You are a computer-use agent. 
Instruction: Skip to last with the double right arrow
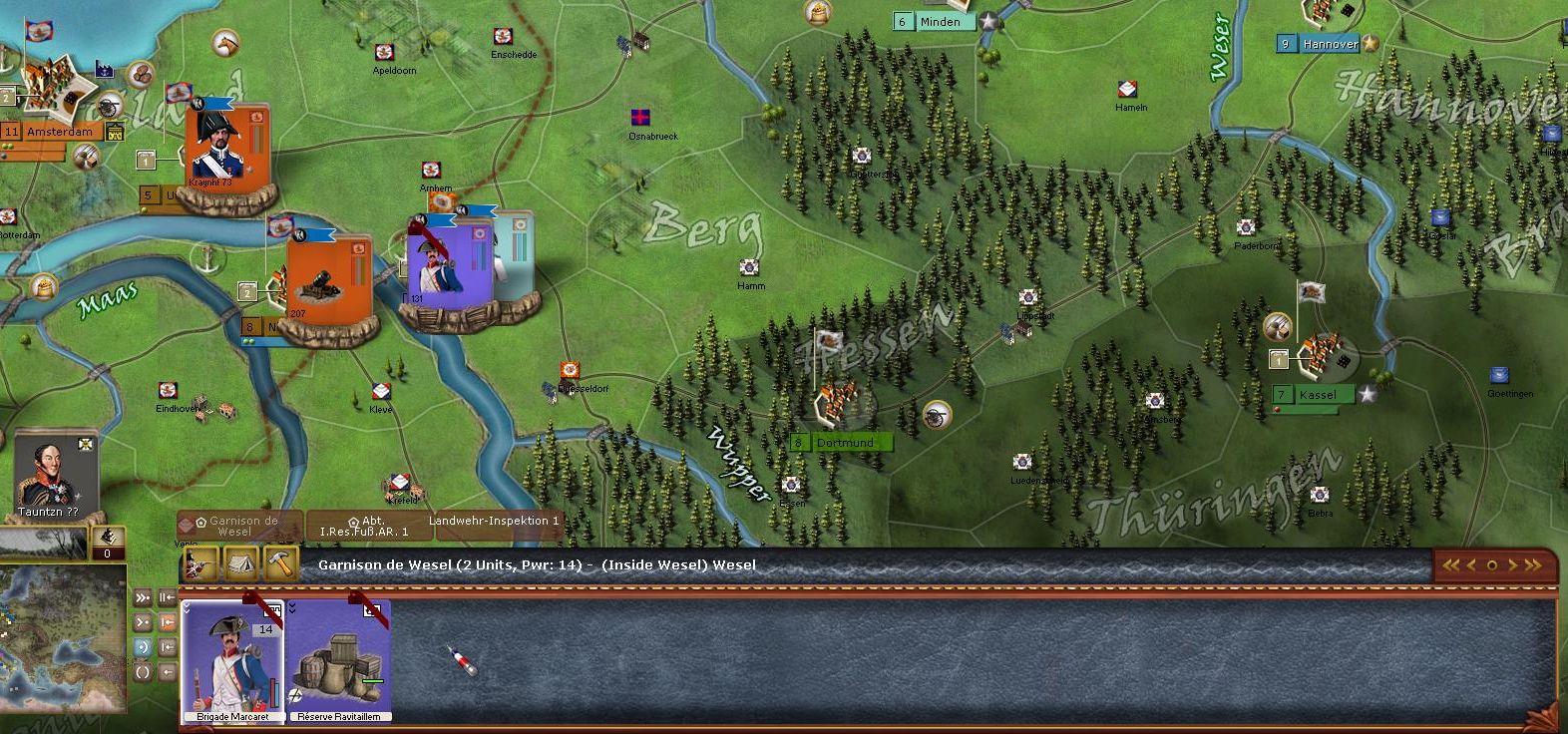[1533, 565]
